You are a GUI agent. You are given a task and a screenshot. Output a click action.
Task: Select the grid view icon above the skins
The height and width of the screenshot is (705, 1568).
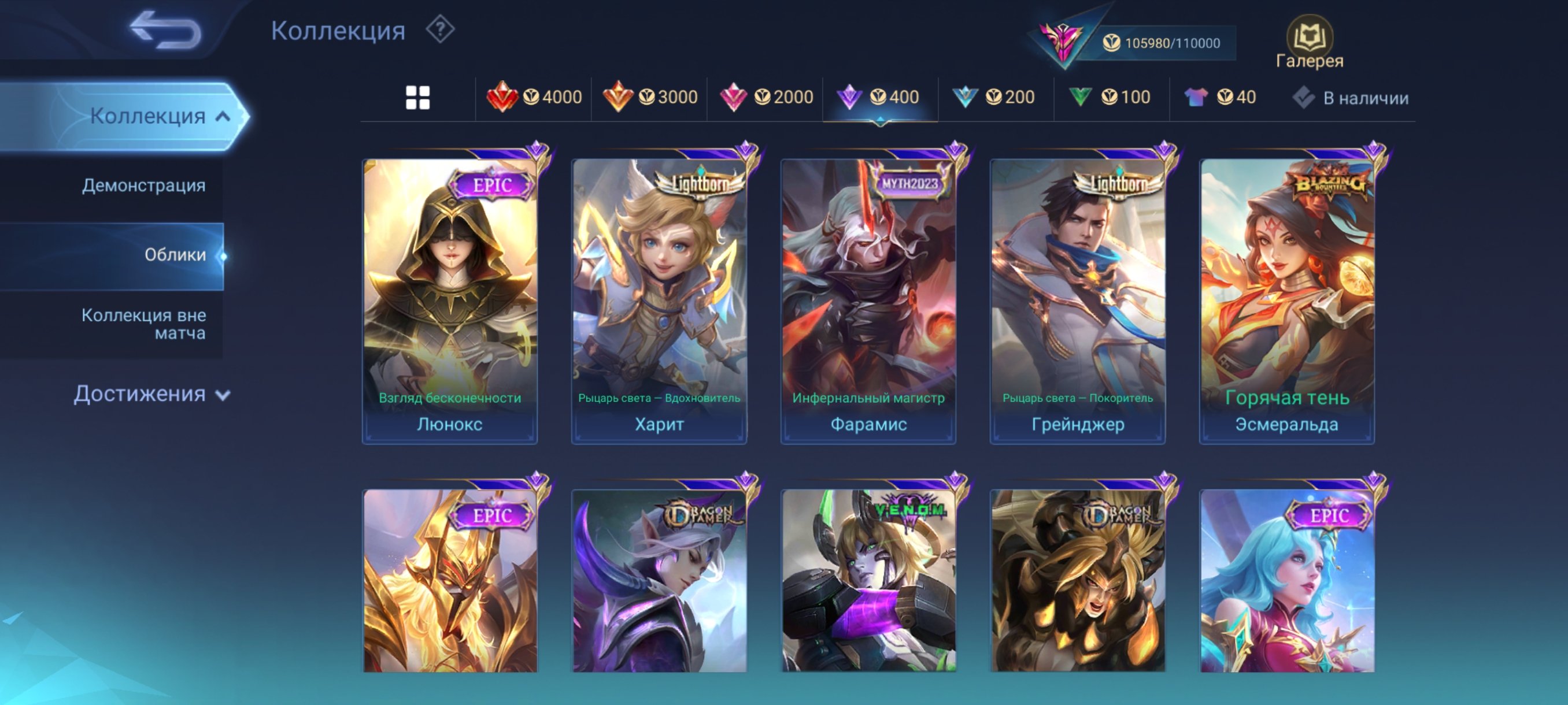click(418, 97)
